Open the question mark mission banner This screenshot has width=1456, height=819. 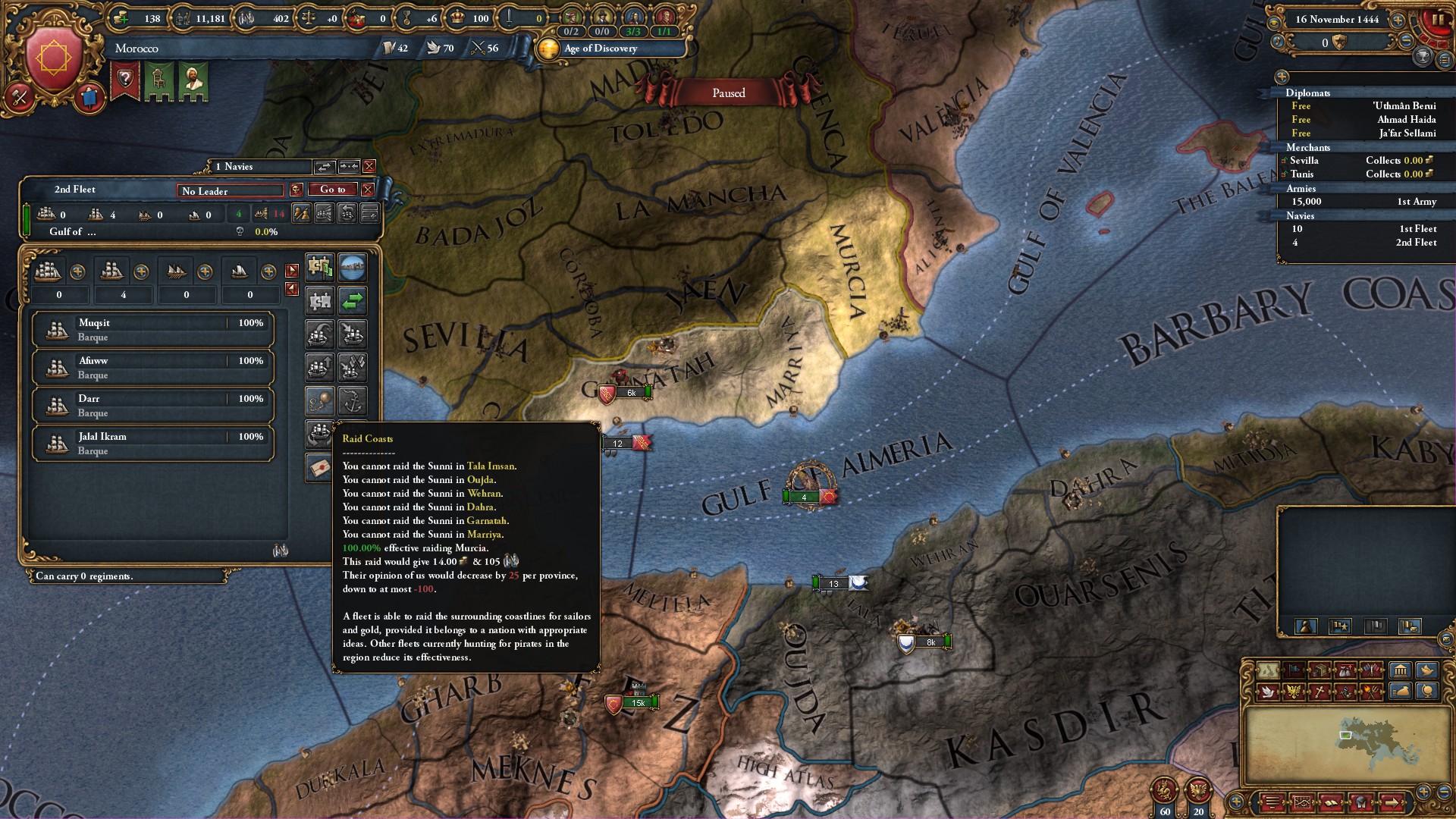(125, 79)
